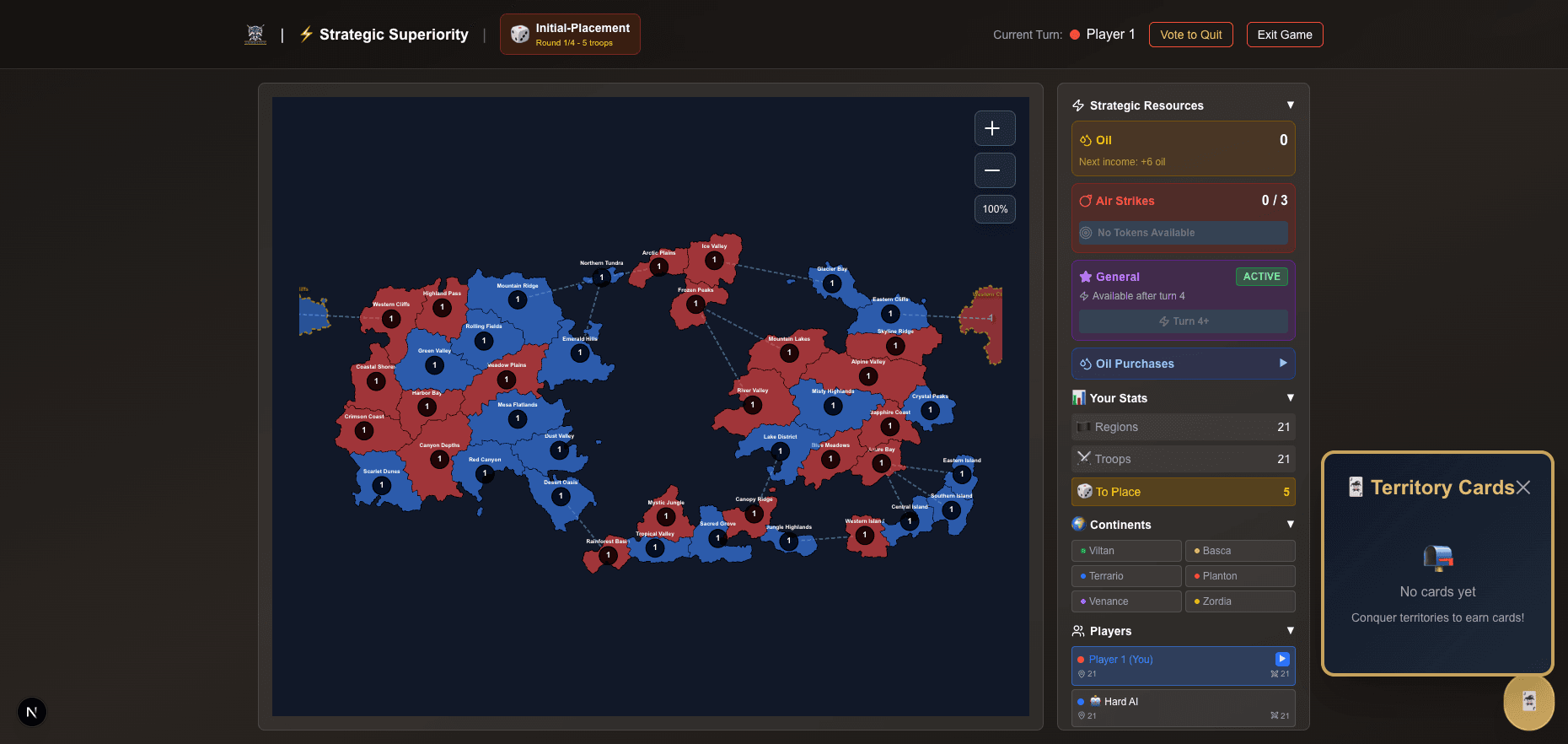Exit the game
This screenshot has height=744, width=1568.
click(1284, 35)
